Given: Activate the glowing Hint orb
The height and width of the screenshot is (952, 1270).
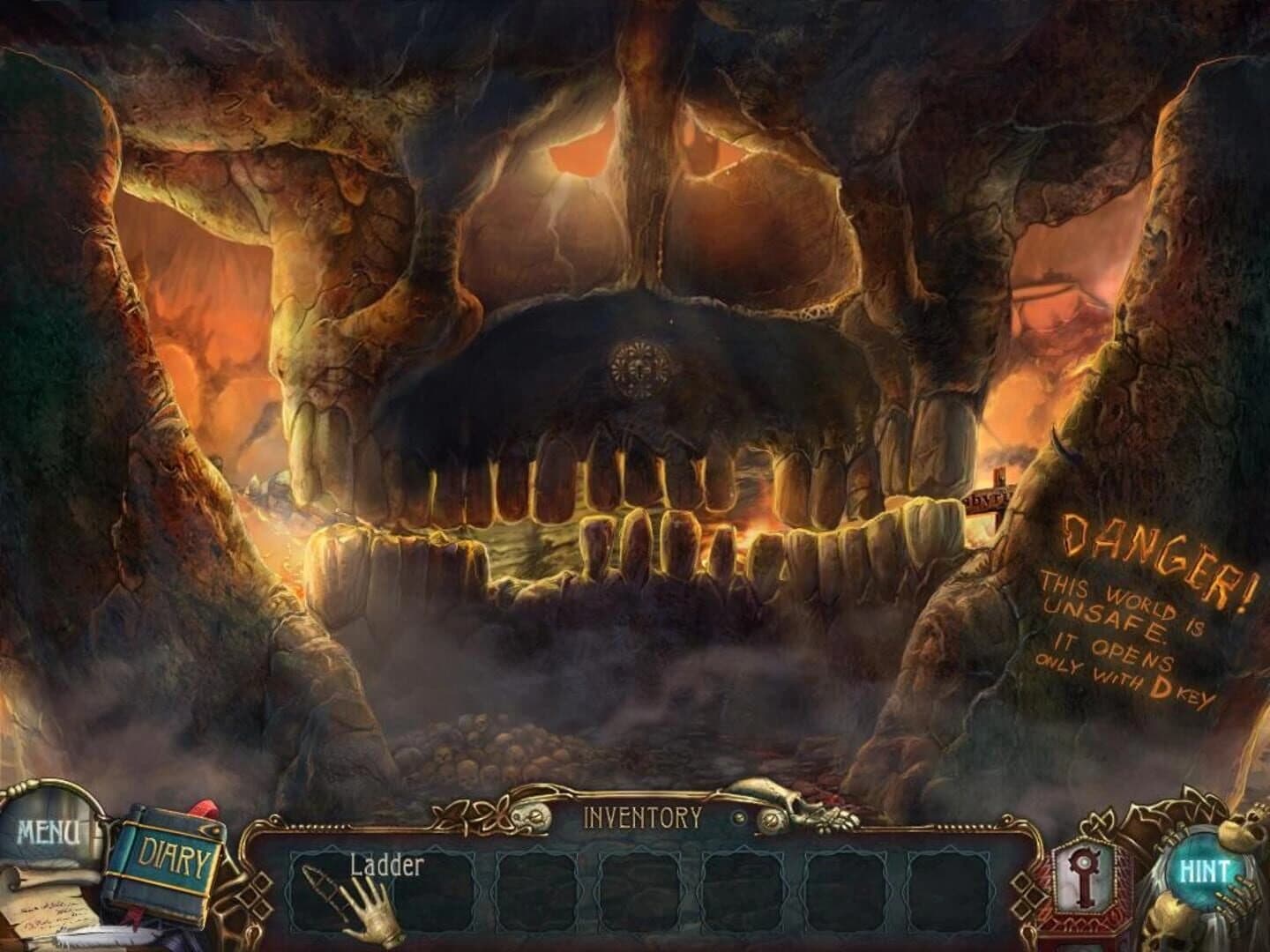Looking at the screenshot, I should (x=1207, y=868).
